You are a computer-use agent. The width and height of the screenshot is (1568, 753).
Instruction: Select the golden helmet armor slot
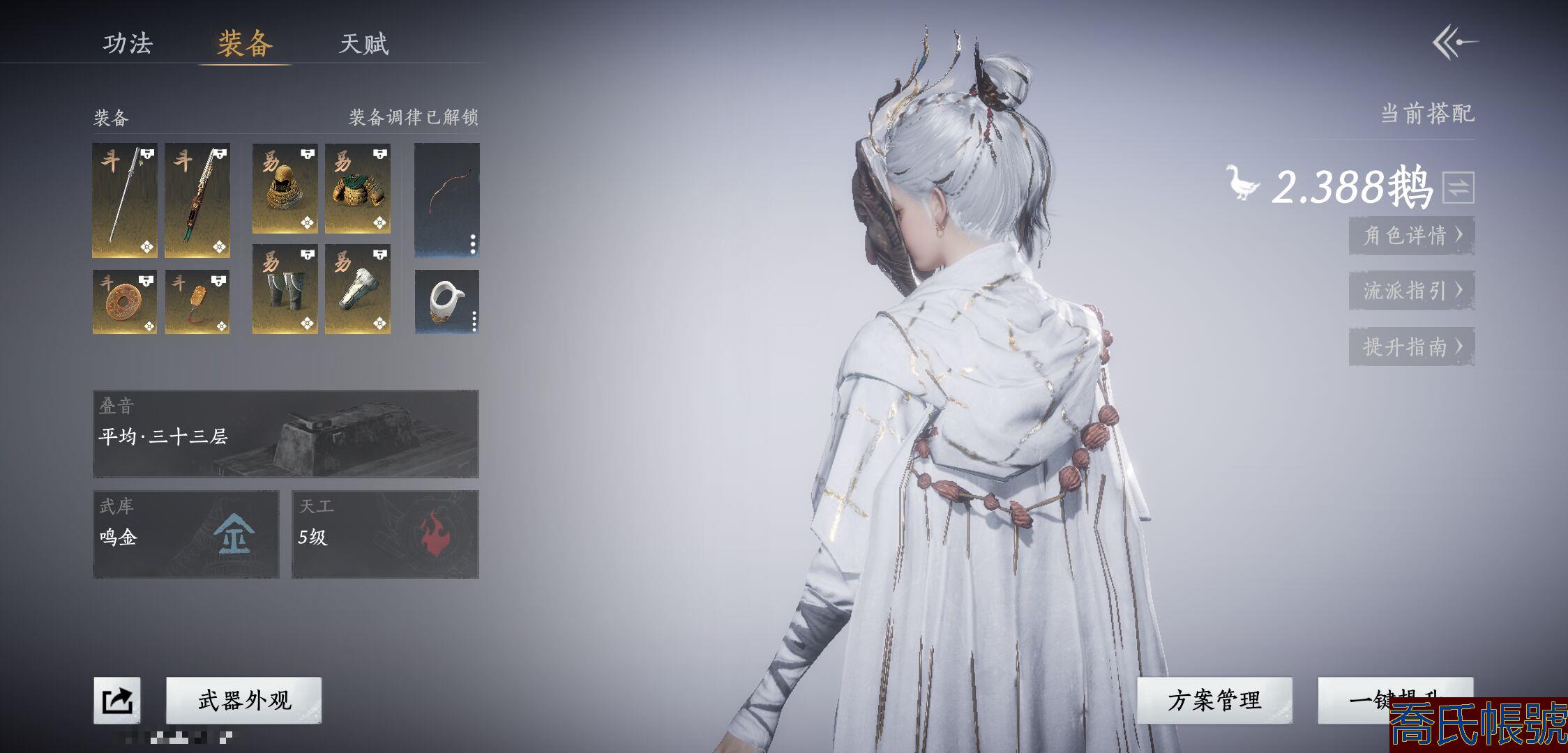click(x=285, y=188)
